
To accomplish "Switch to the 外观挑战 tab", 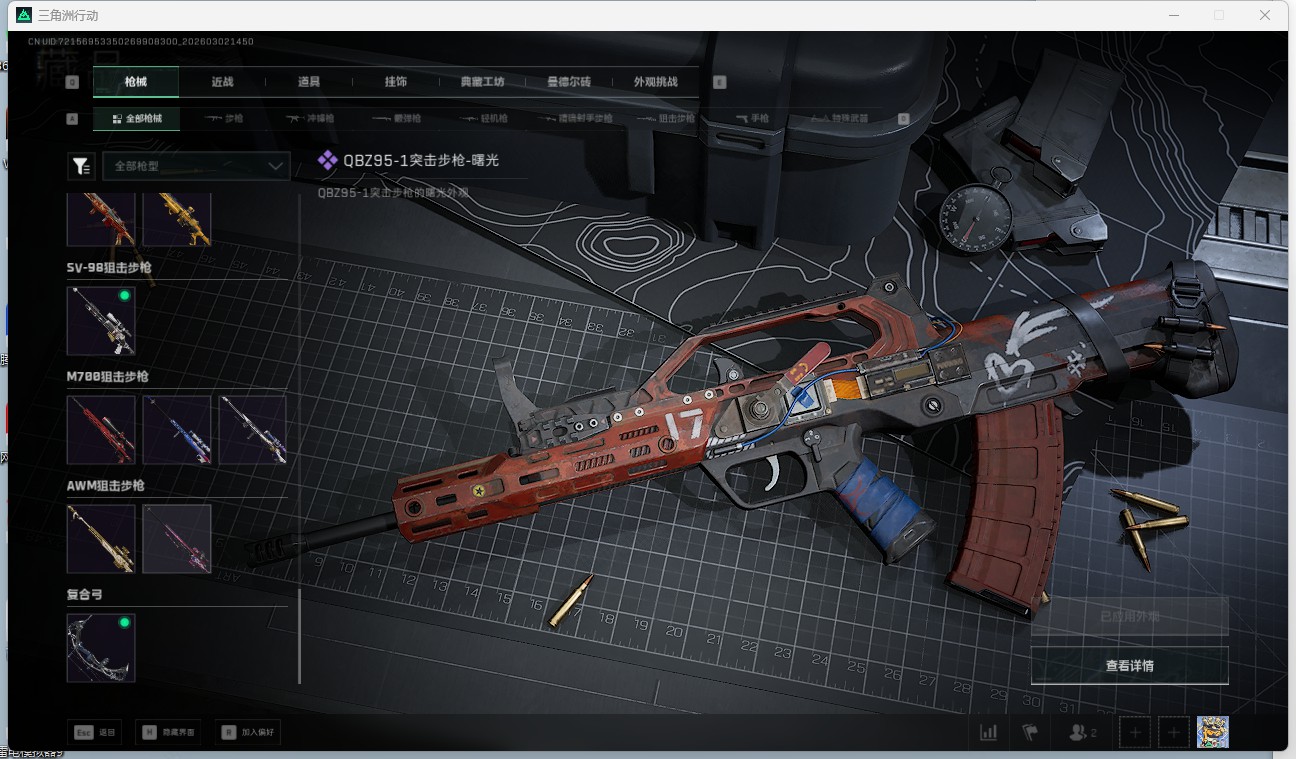I will 655,82.
